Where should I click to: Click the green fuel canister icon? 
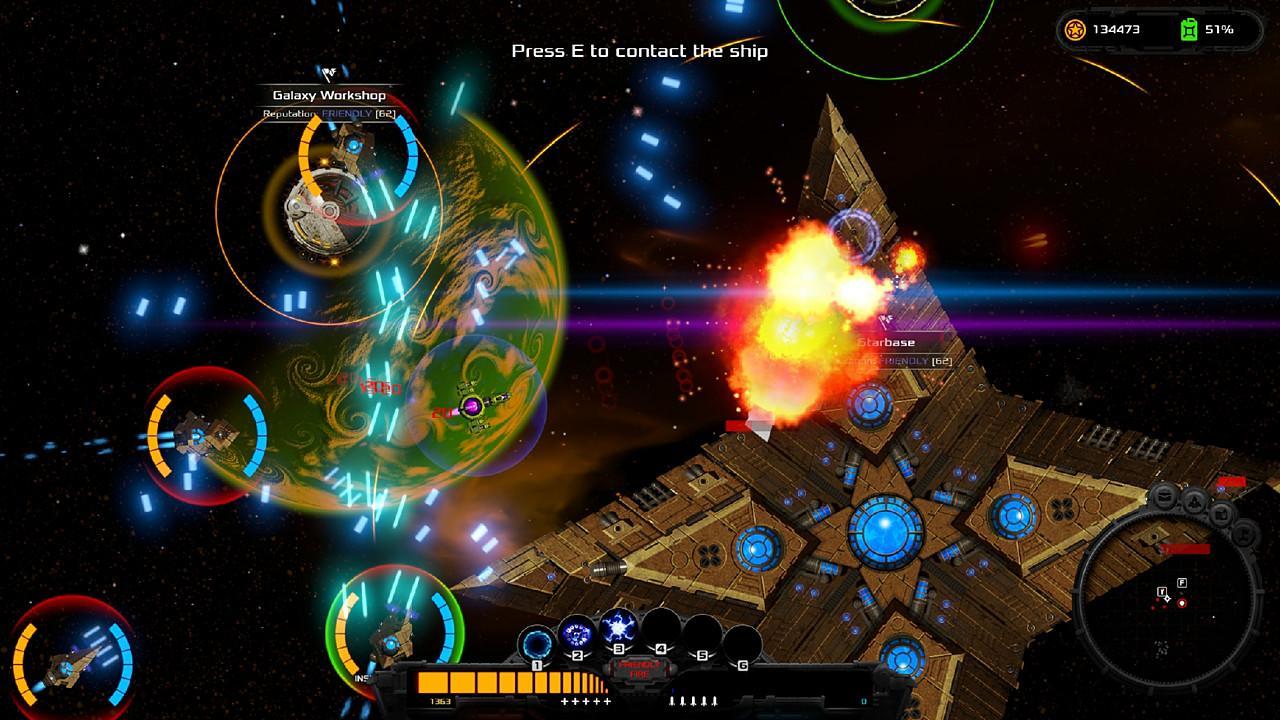1190,31
